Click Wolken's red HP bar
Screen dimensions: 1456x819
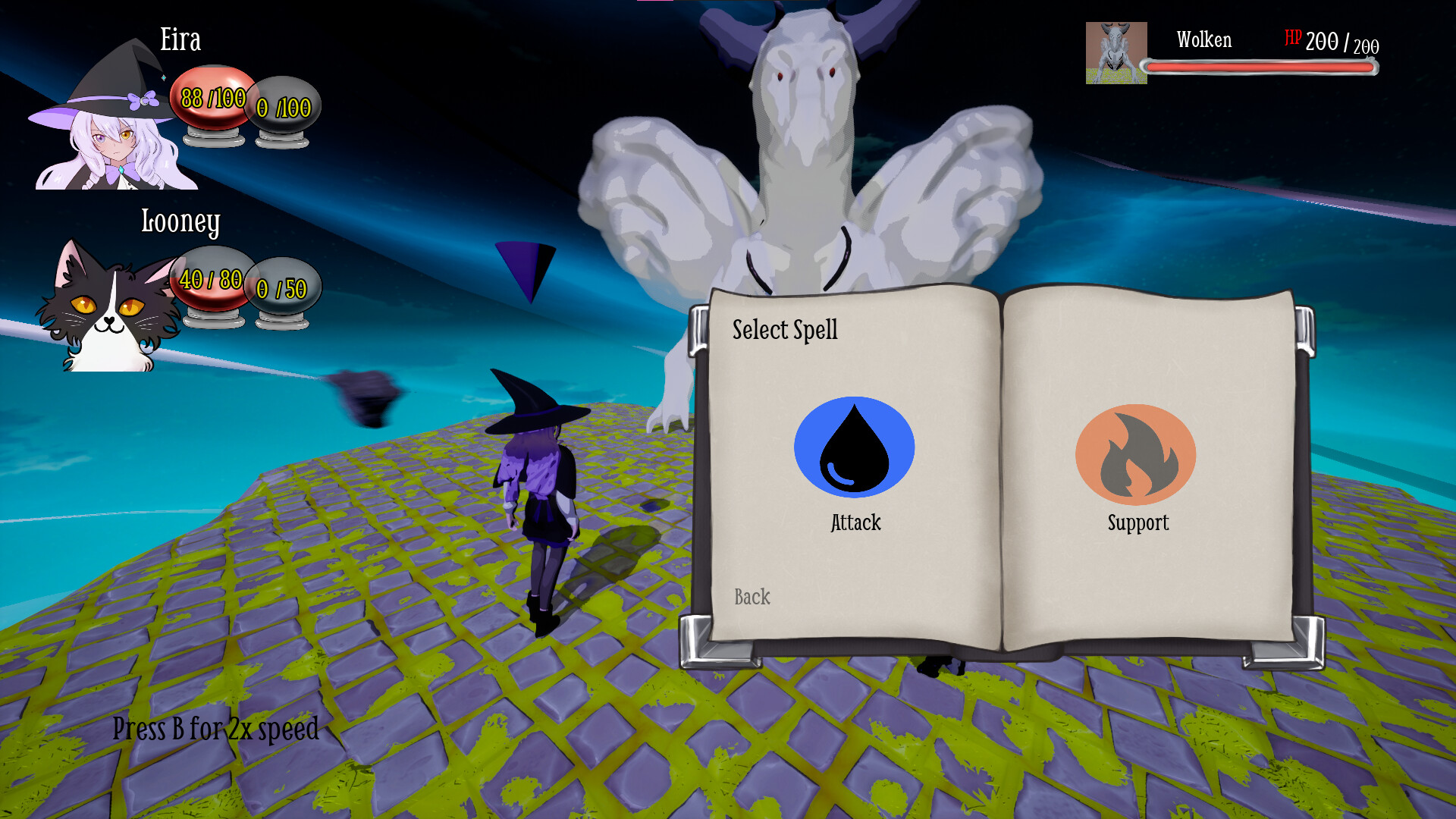coord(1259,67)
